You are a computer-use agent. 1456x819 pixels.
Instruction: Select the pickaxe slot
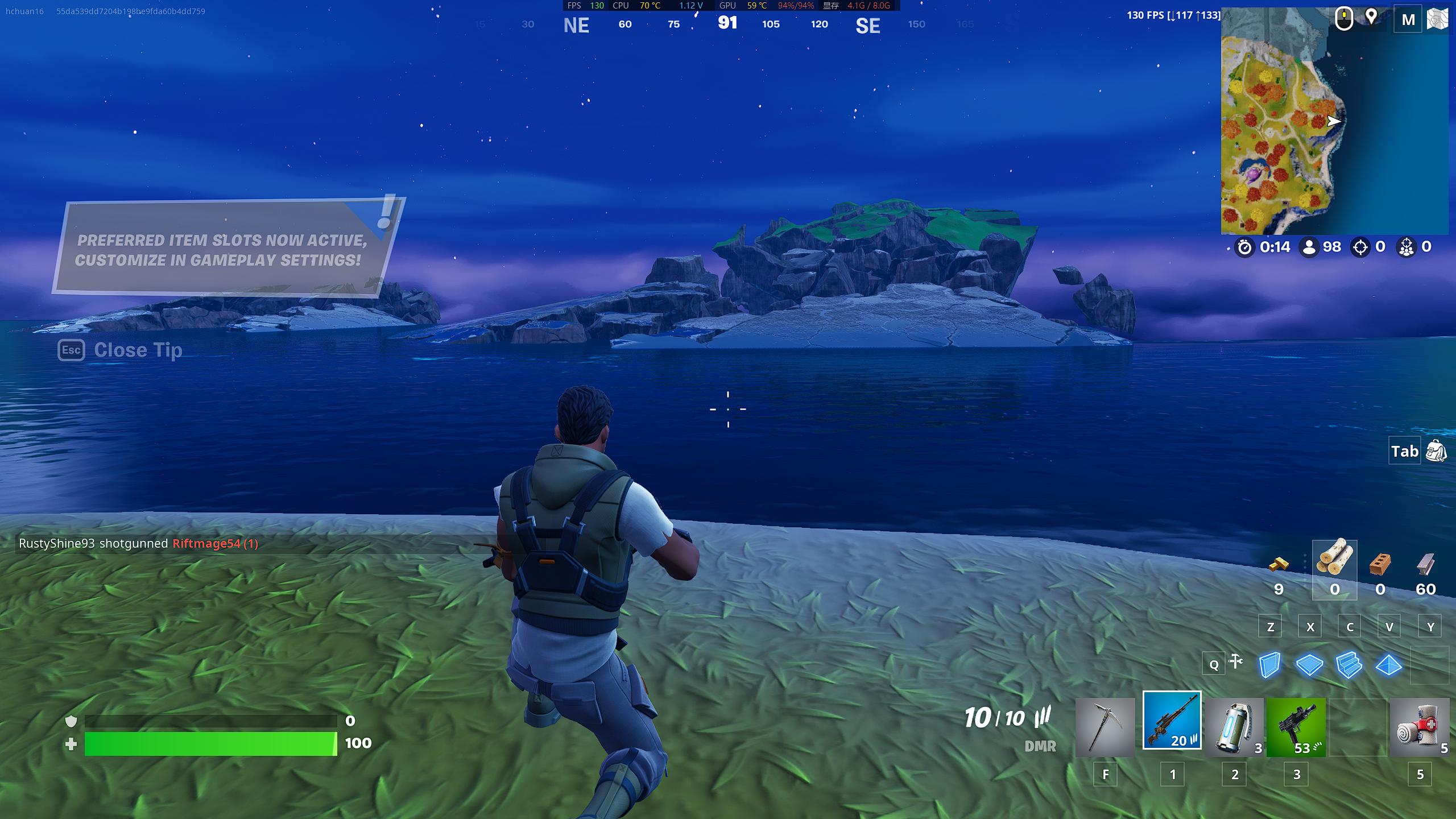pyautogui.click(x=1105, y=727)
